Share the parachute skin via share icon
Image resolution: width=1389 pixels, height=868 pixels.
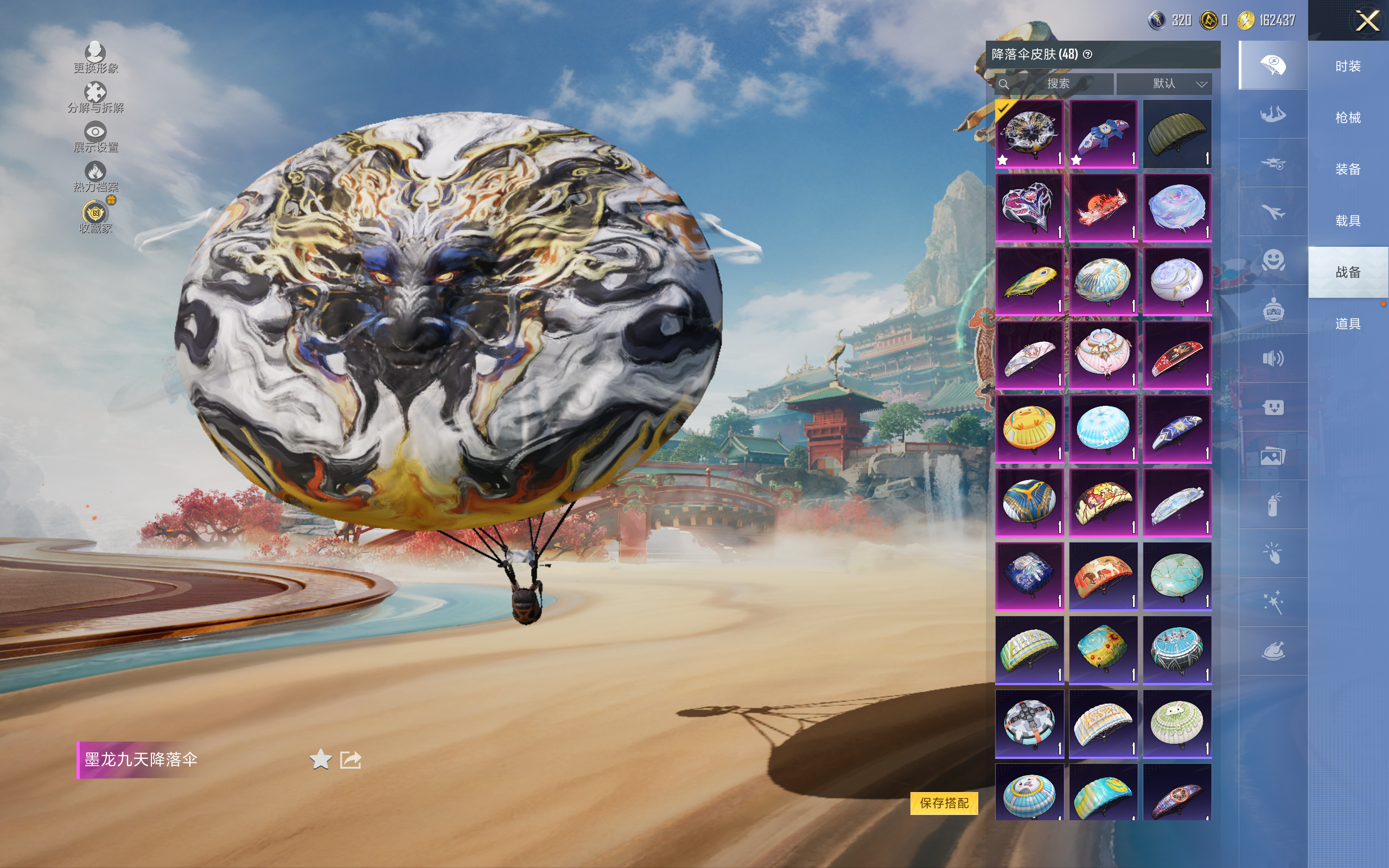point(350,759)
